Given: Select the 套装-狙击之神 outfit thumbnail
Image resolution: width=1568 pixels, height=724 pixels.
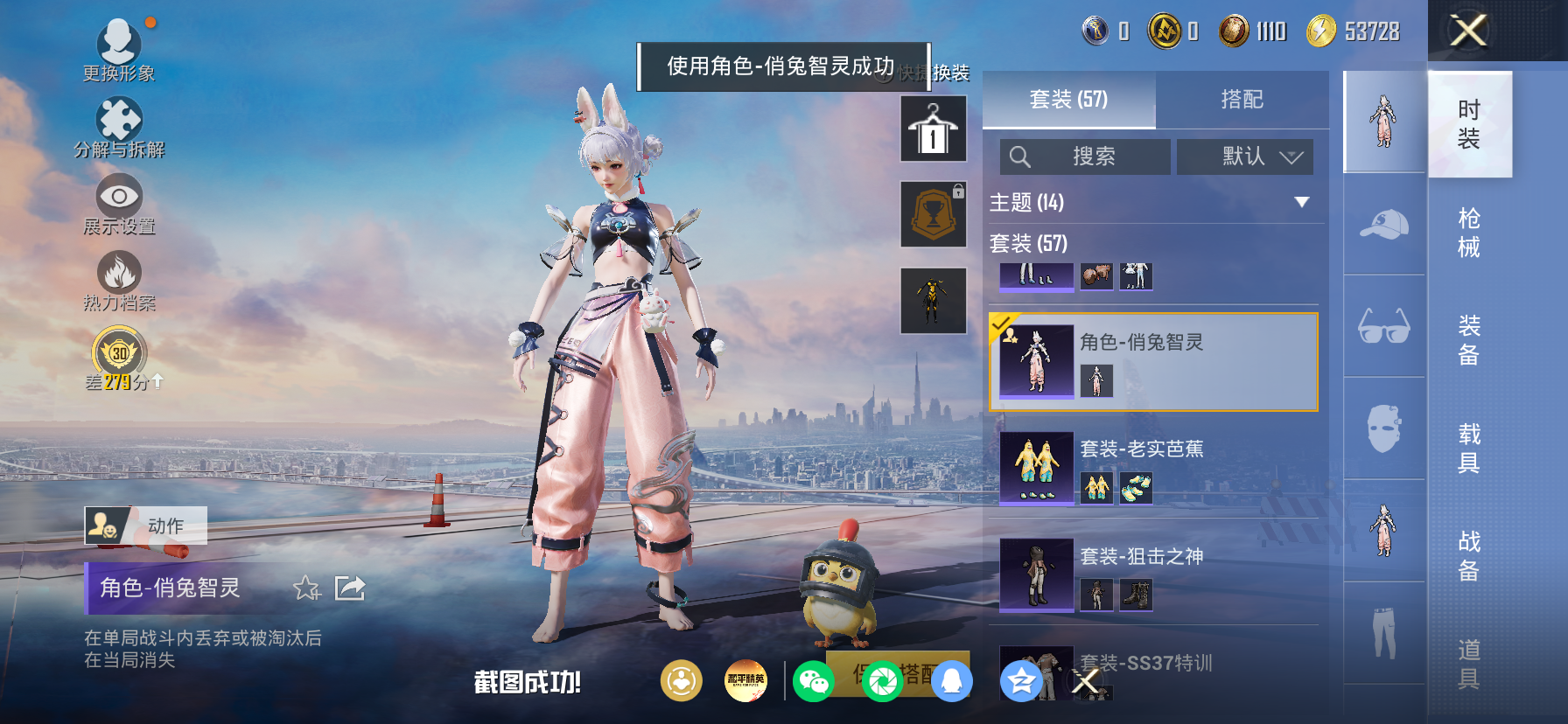Looking at the screenshot, I should 1038,574.
